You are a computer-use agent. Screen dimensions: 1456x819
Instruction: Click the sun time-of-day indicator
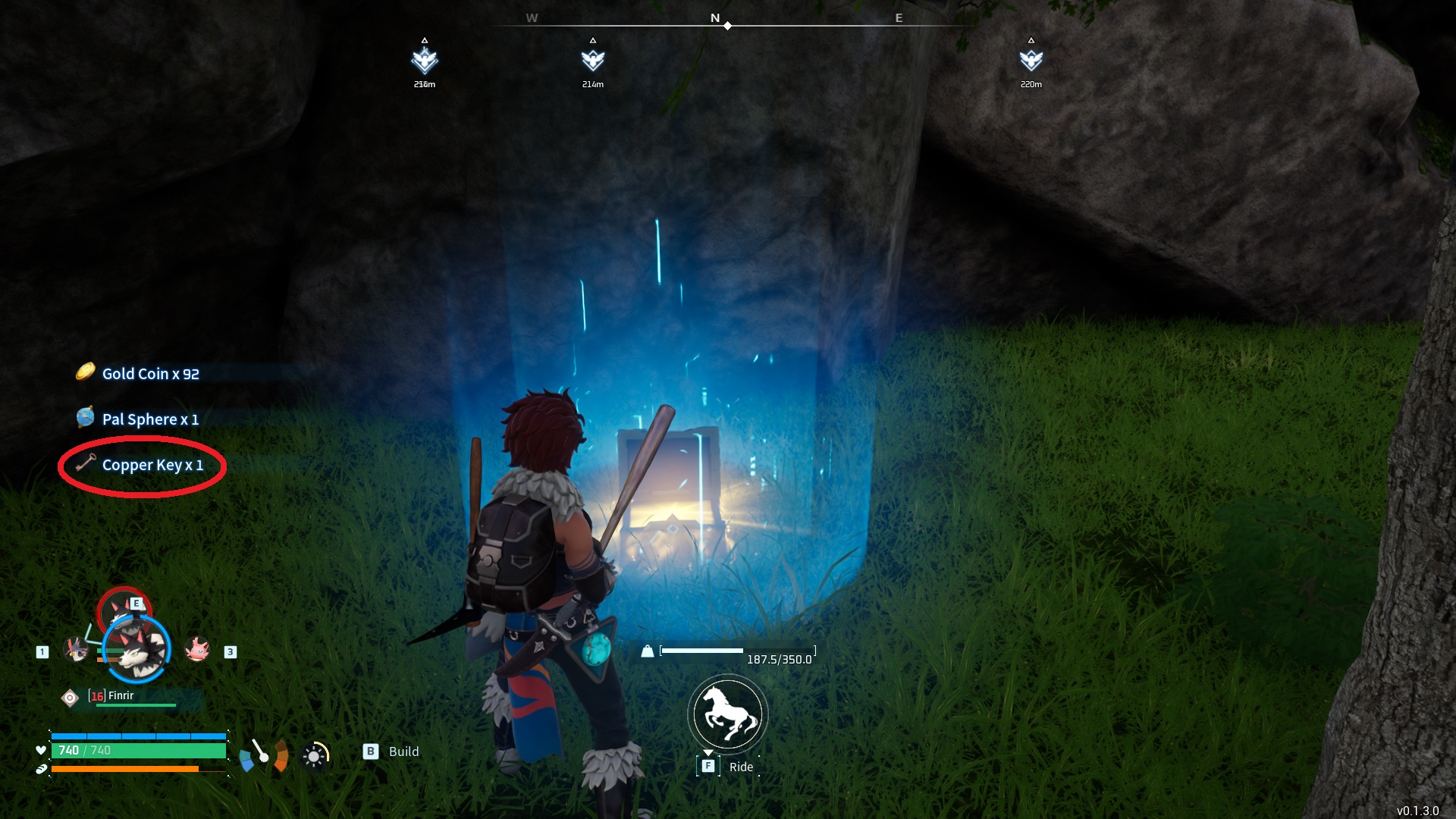point(314,756)
